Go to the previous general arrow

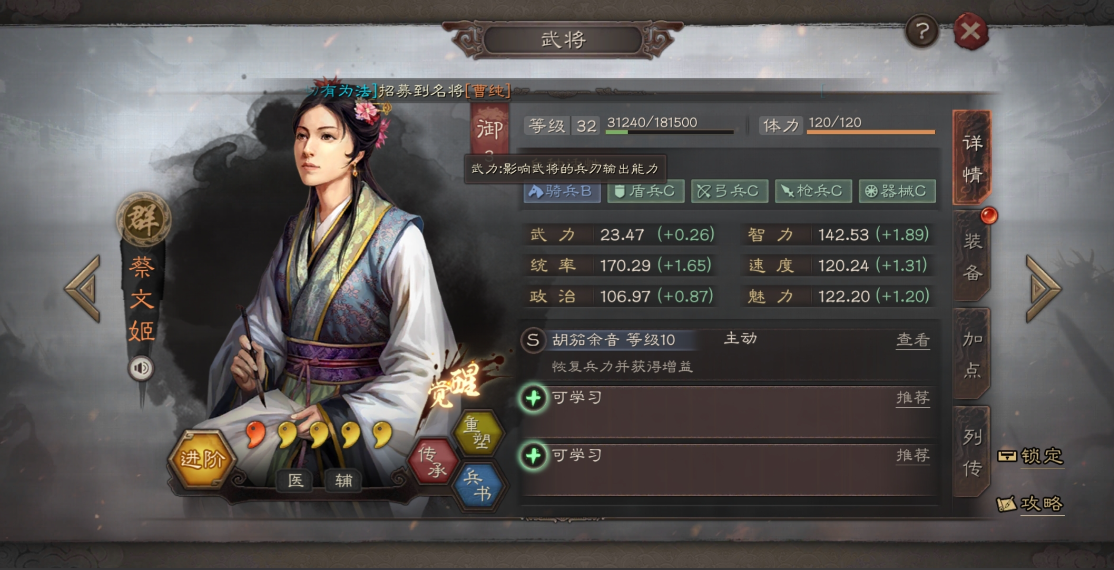(x=82, y=289)
